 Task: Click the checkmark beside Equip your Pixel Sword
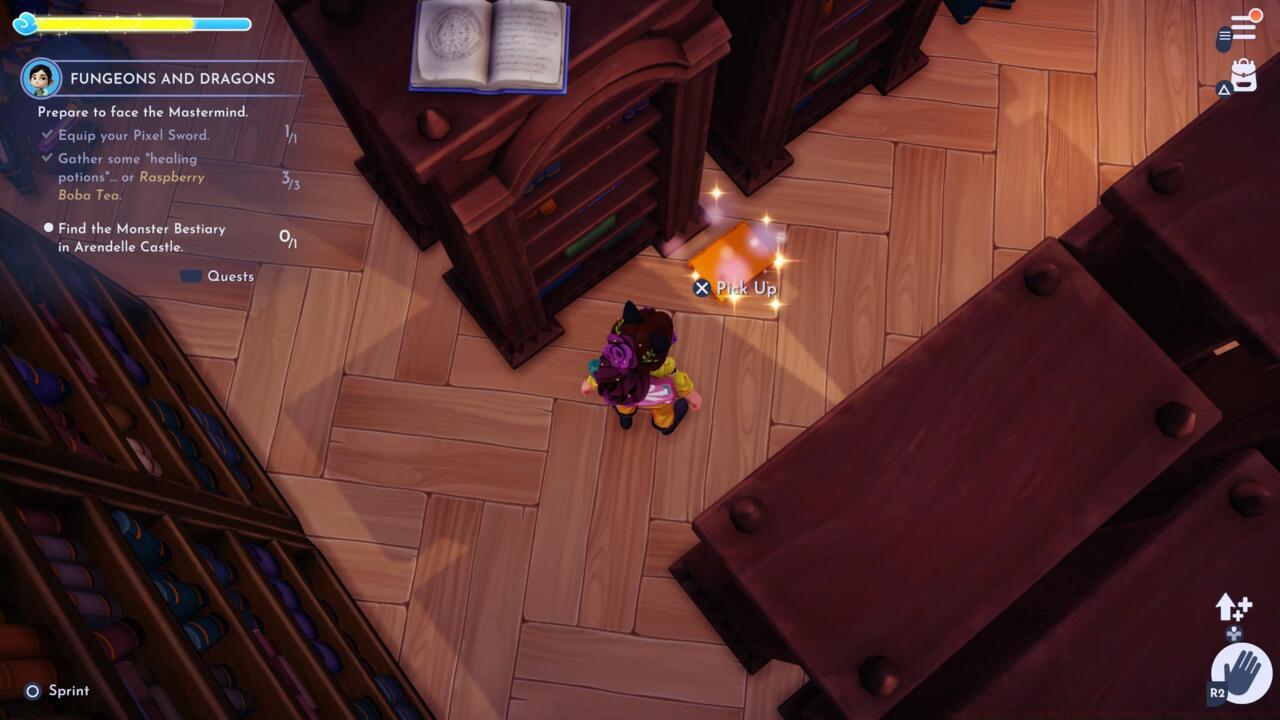pyautogui.click(x=48, y=135)
